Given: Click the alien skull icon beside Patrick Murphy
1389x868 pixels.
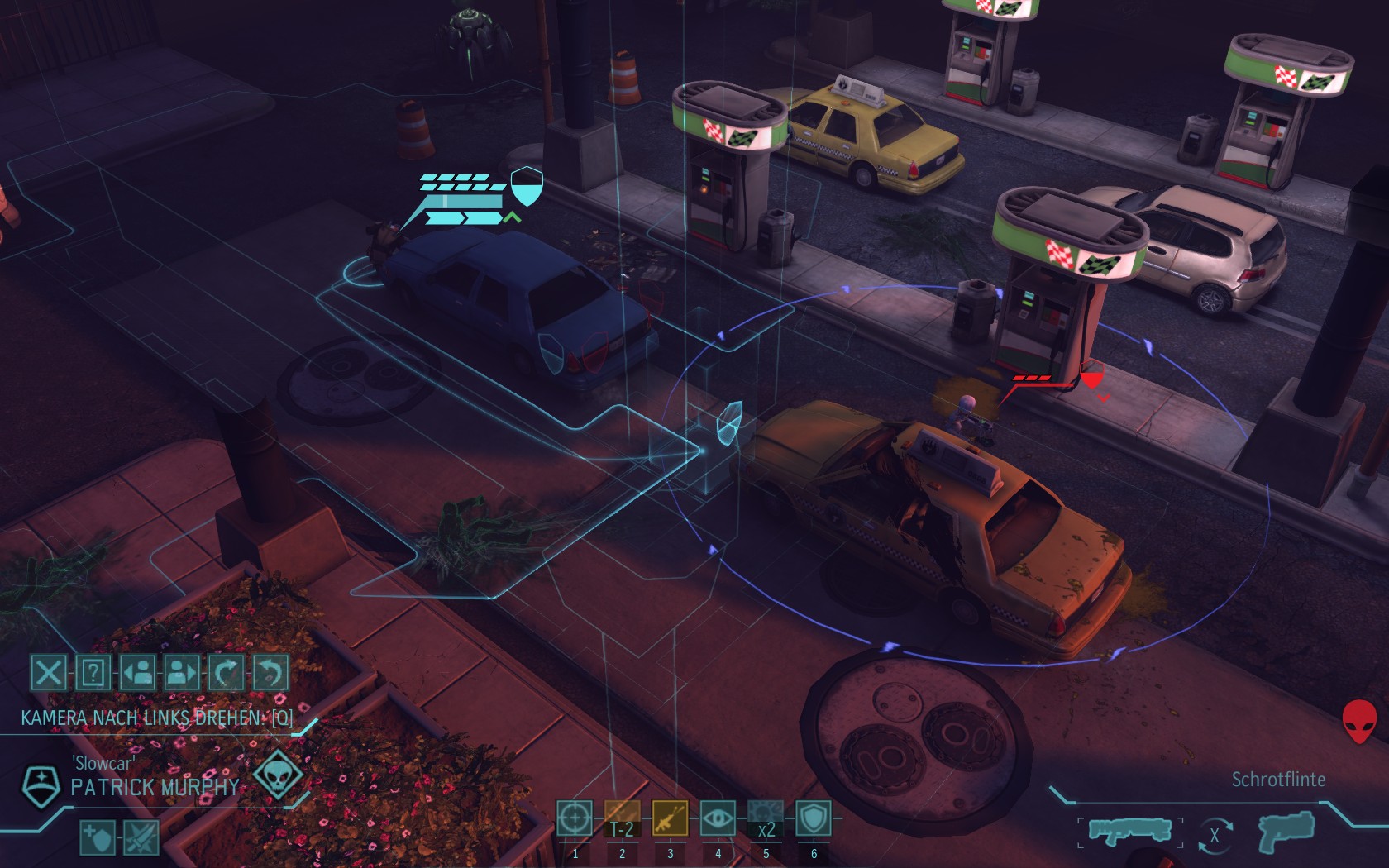Looking at the screenshot, I should (x=277, y=775).
